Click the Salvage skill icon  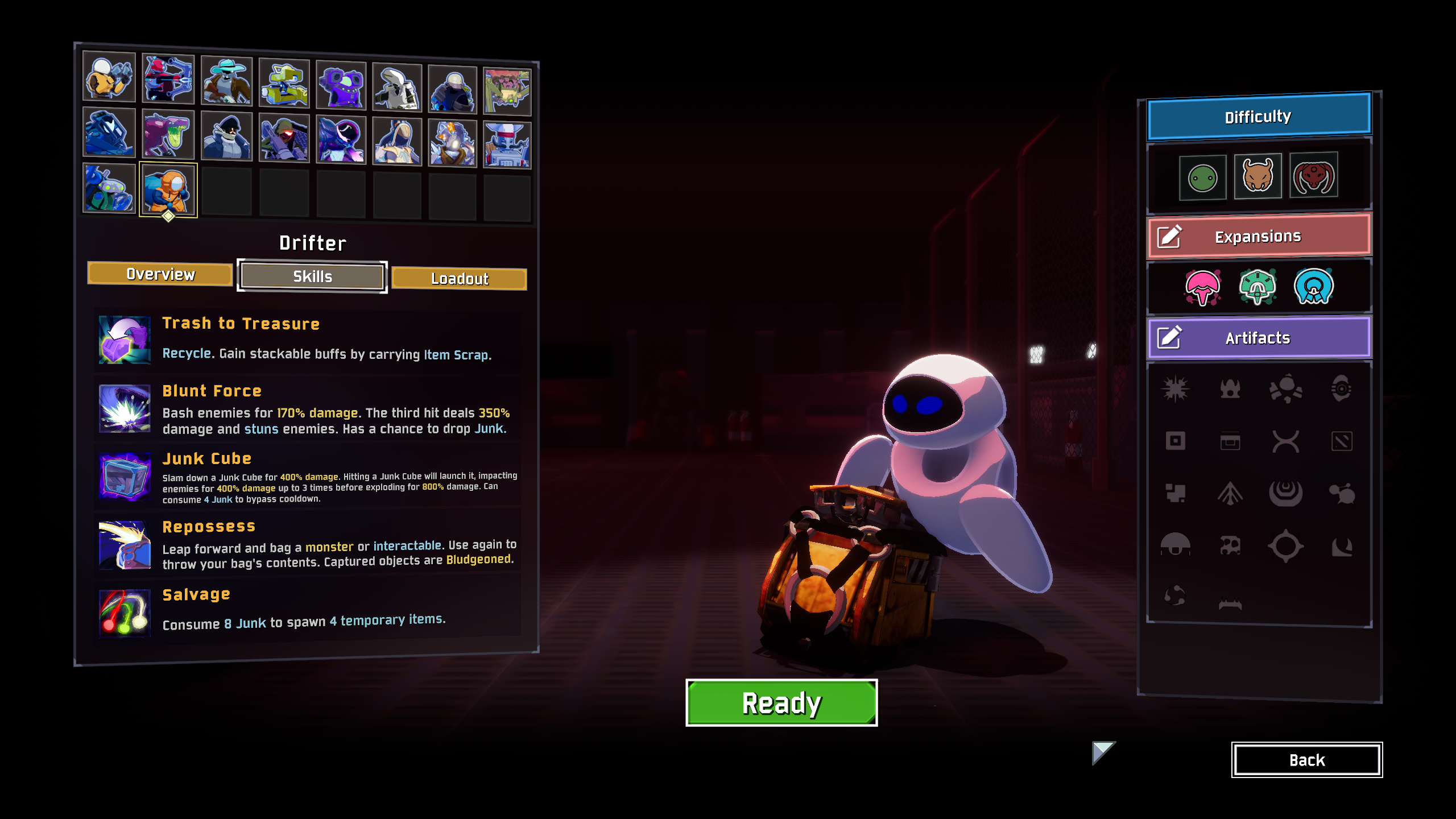pos(125,613)
